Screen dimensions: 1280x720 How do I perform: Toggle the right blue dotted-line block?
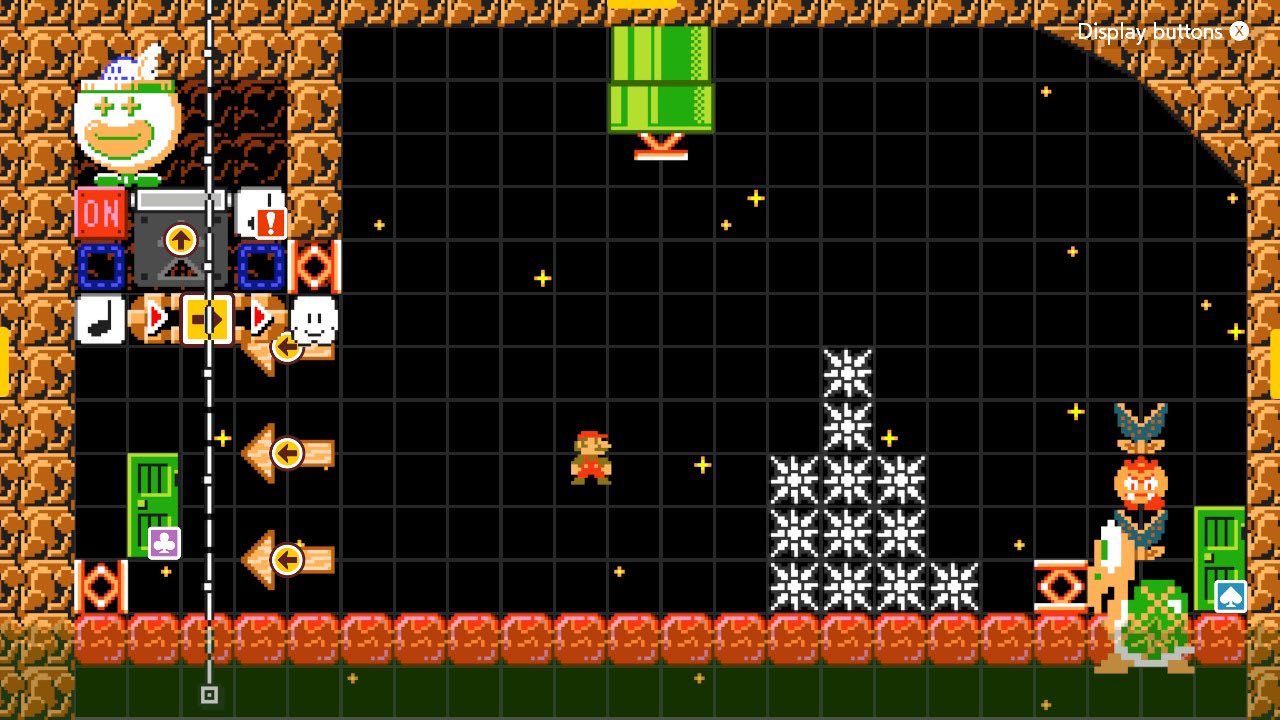pyautogui.click(x=260, y=266)
